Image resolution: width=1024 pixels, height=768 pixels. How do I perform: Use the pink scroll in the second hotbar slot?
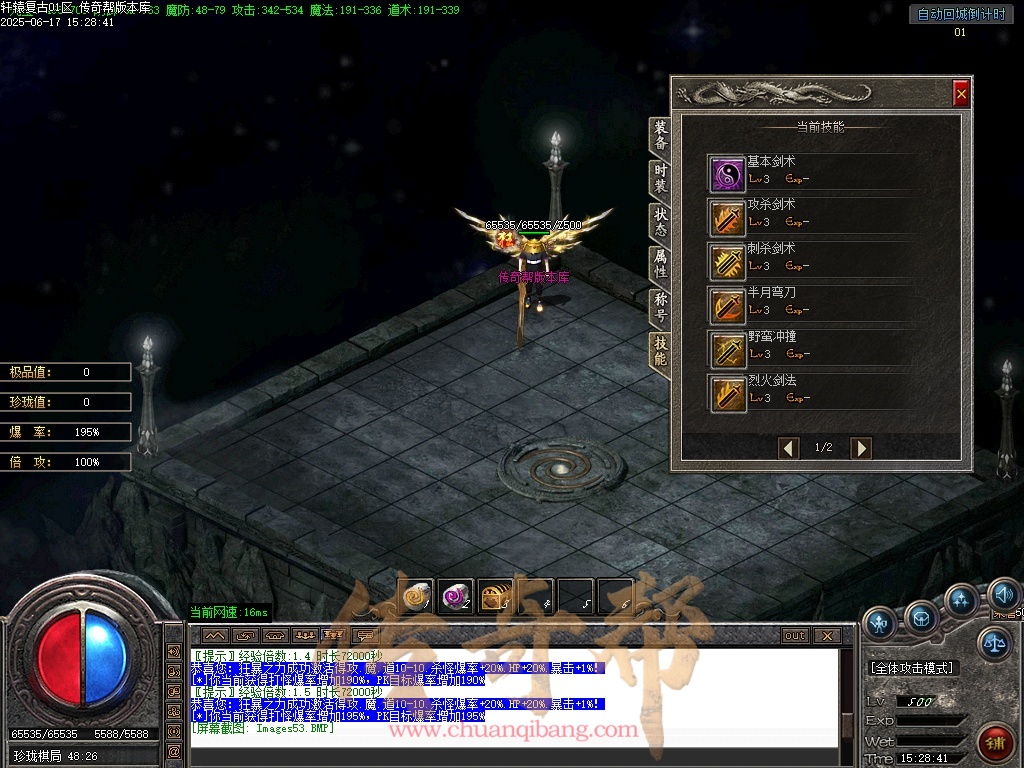(x=455, y=596)
